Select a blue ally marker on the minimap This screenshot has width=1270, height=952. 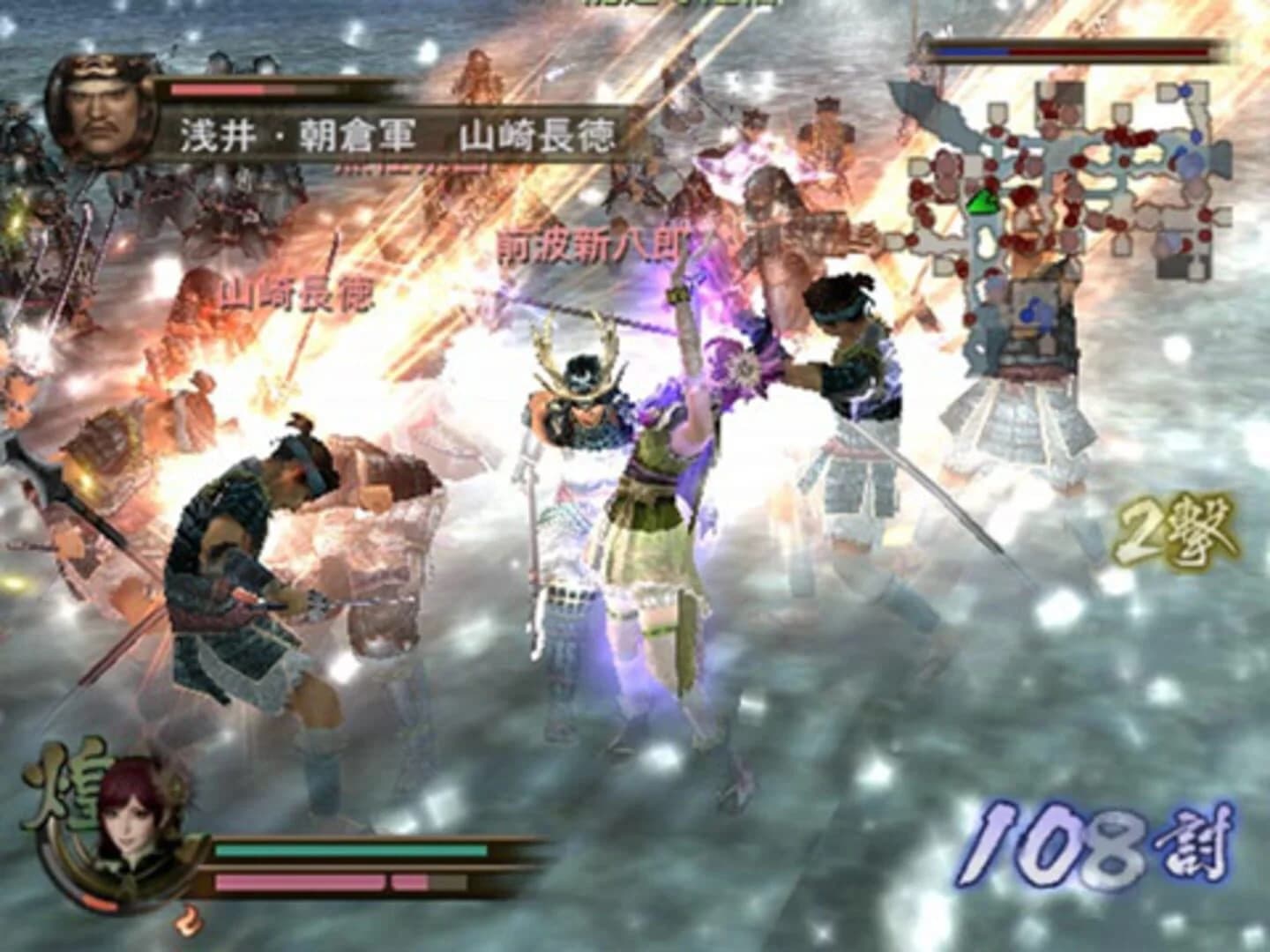[1186, 90]
